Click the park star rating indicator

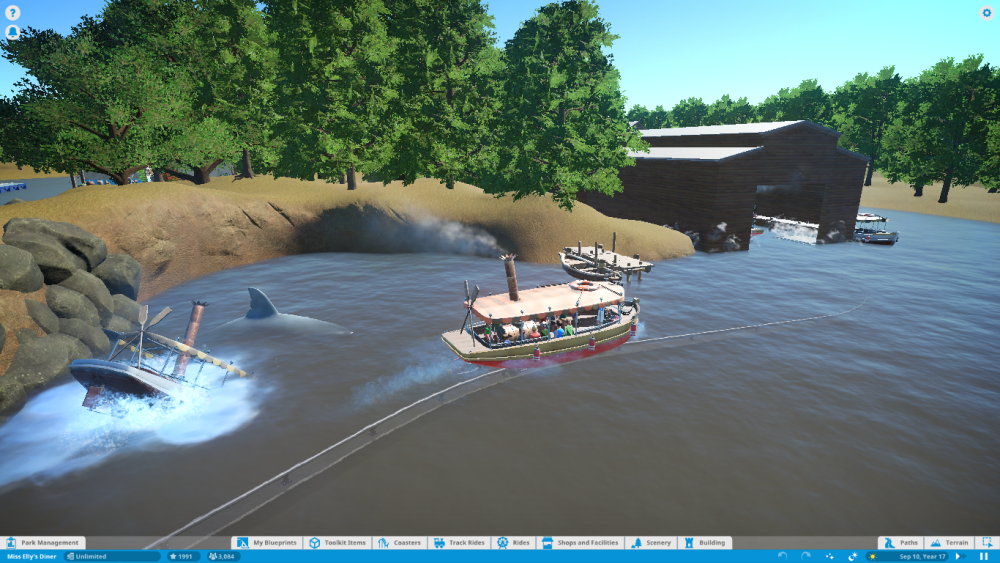[183, 556]
